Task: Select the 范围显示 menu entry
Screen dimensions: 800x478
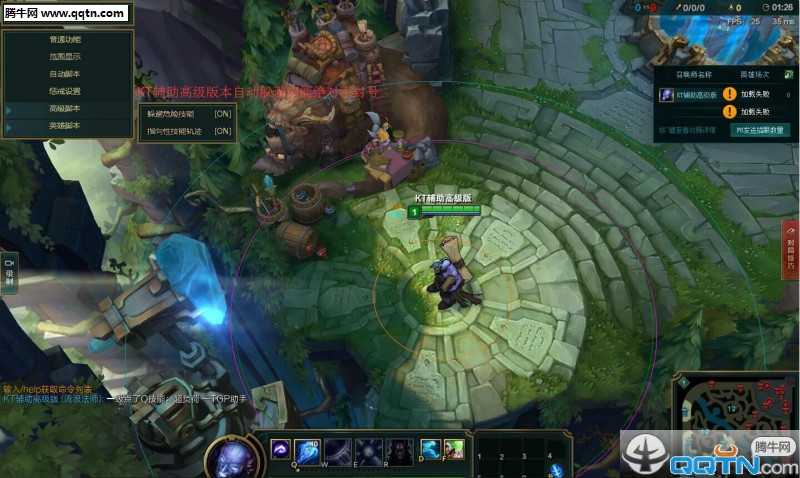Action: (66, 57)
